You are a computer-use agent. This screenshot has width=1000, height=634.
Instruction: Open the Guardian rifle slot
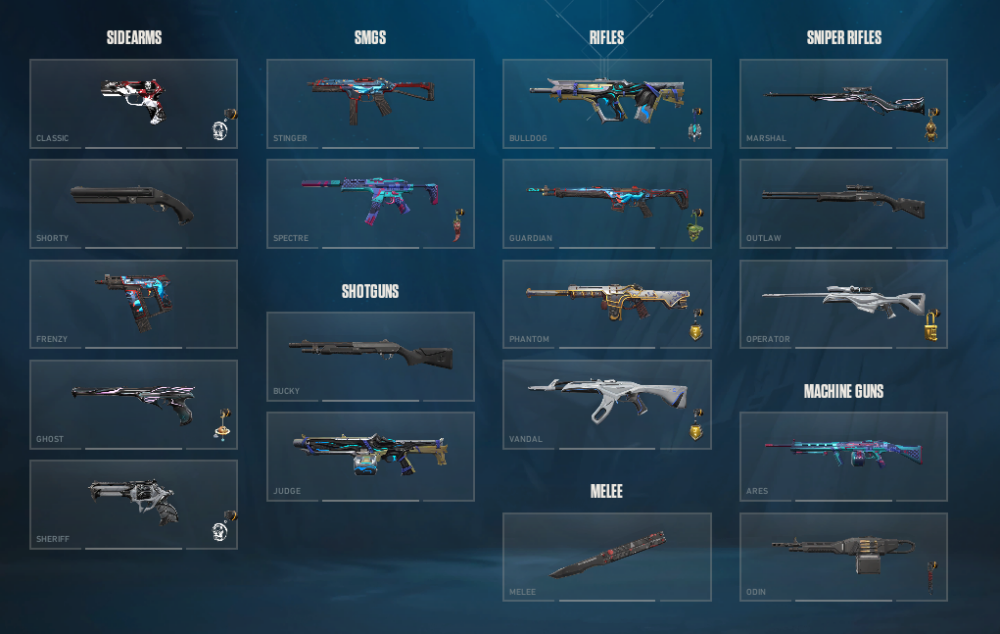606,203
